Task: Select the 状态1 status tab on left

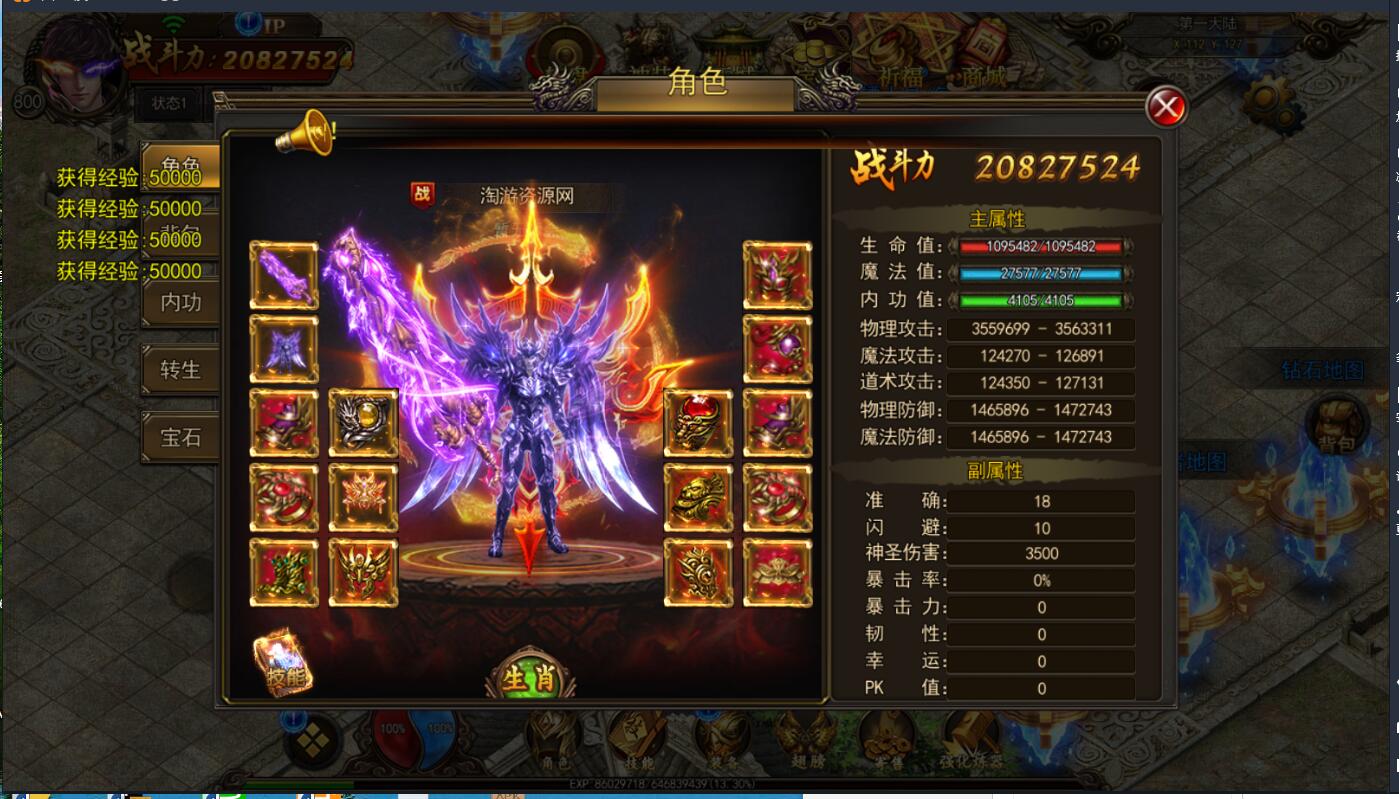Action: (170, 104)
